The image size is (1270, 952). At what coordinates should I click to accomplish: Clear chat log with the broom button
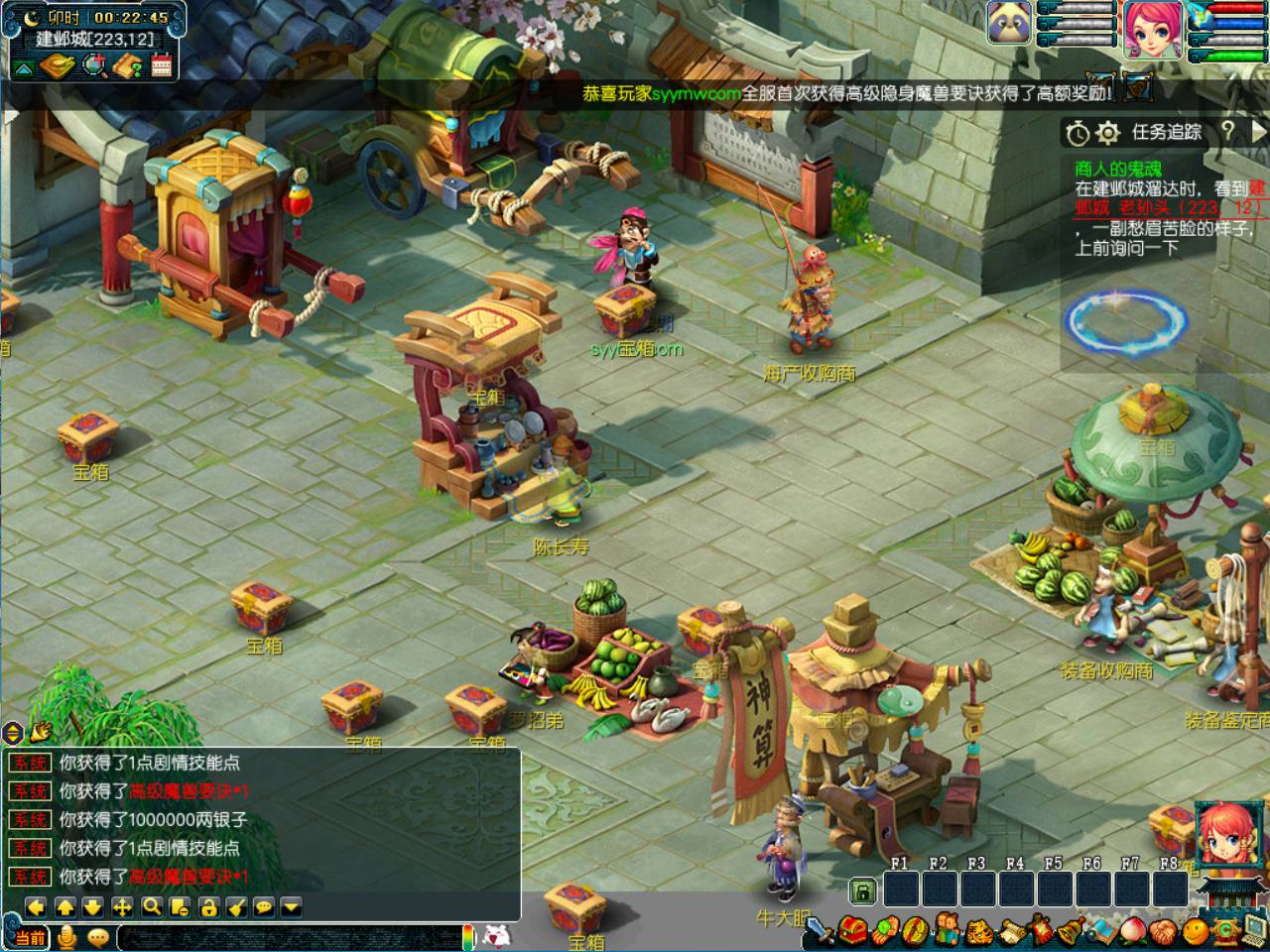click(236, 906)
